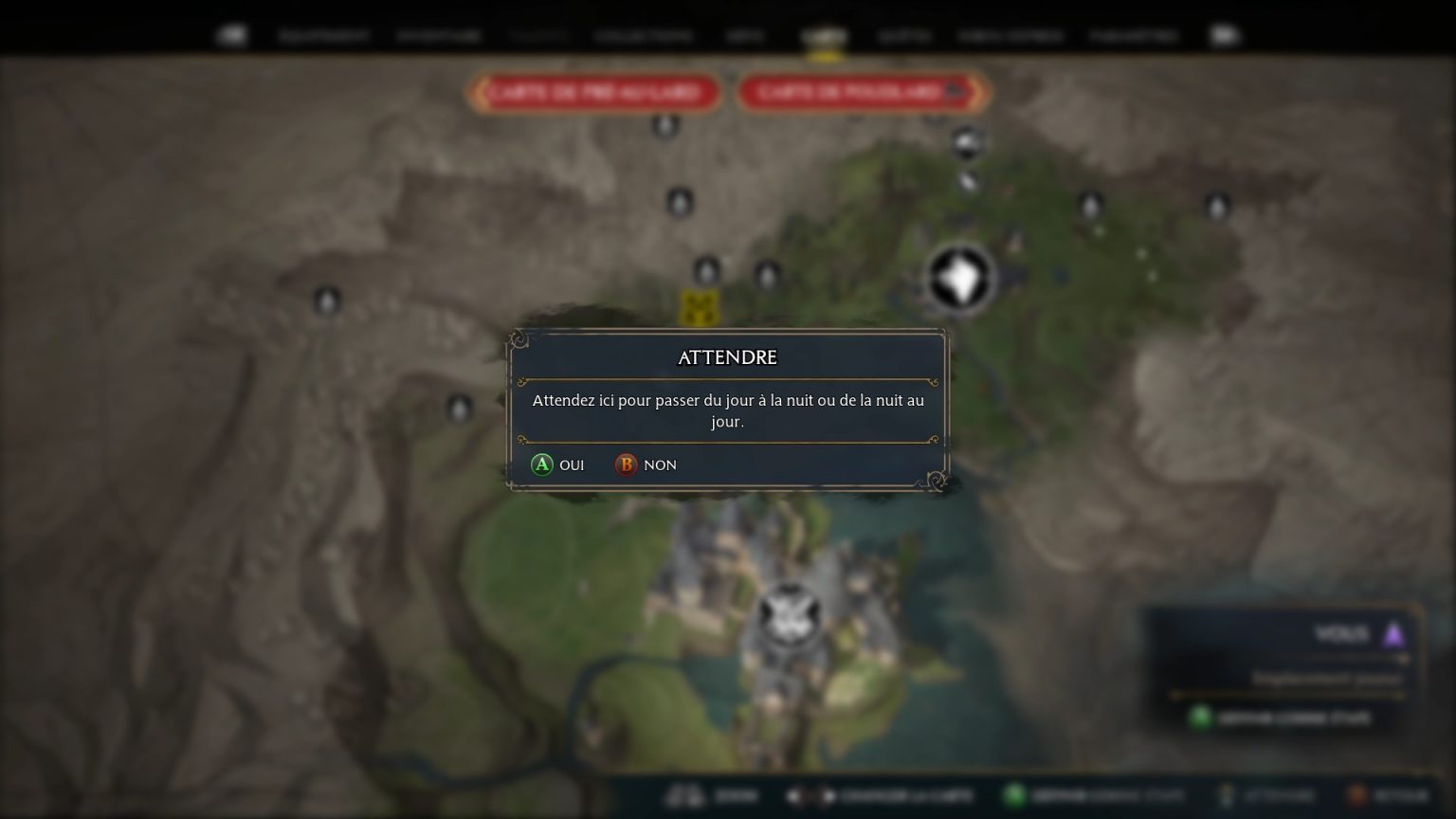Click the Floo Flame marker near the map top

point(666,126)
